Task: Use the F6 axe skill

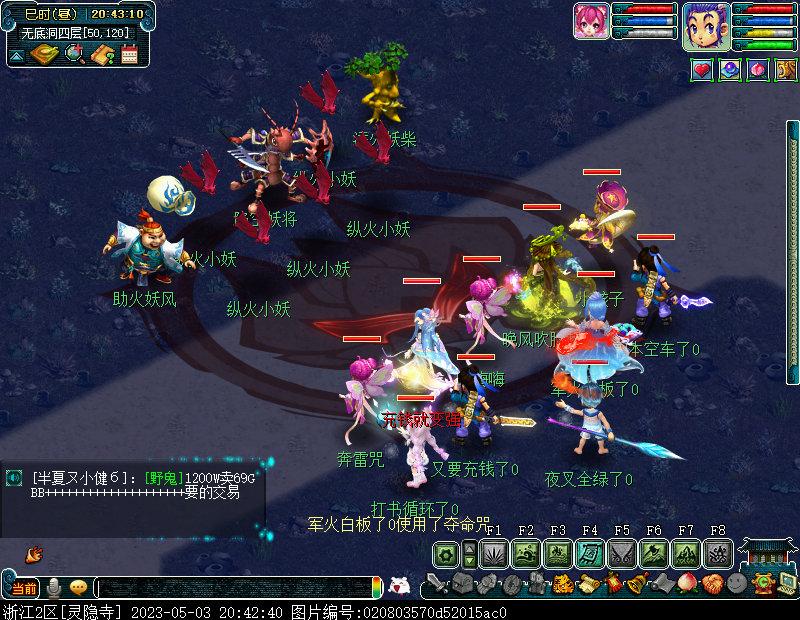Action: point(654,553)
